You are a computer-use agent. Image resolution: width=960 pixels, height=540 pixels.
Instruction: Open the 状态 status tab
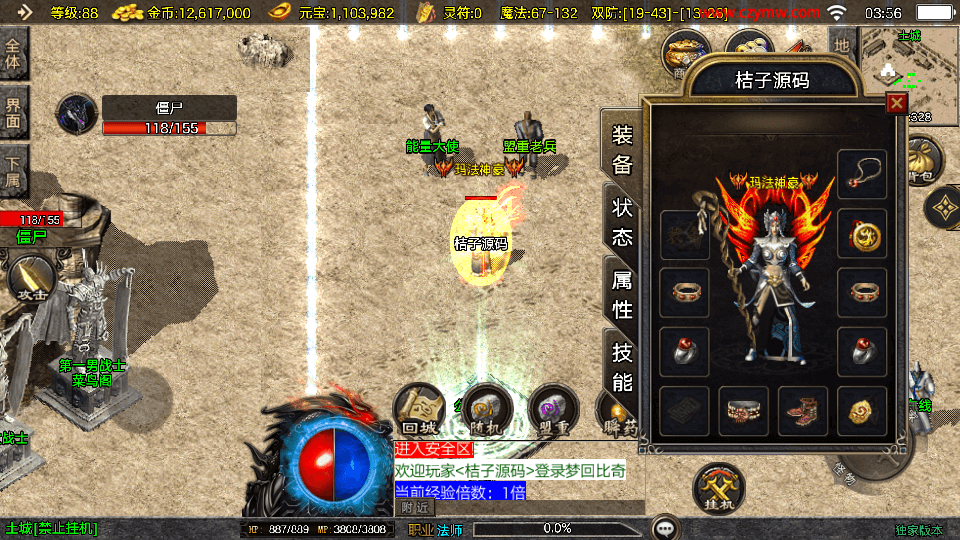622,221
